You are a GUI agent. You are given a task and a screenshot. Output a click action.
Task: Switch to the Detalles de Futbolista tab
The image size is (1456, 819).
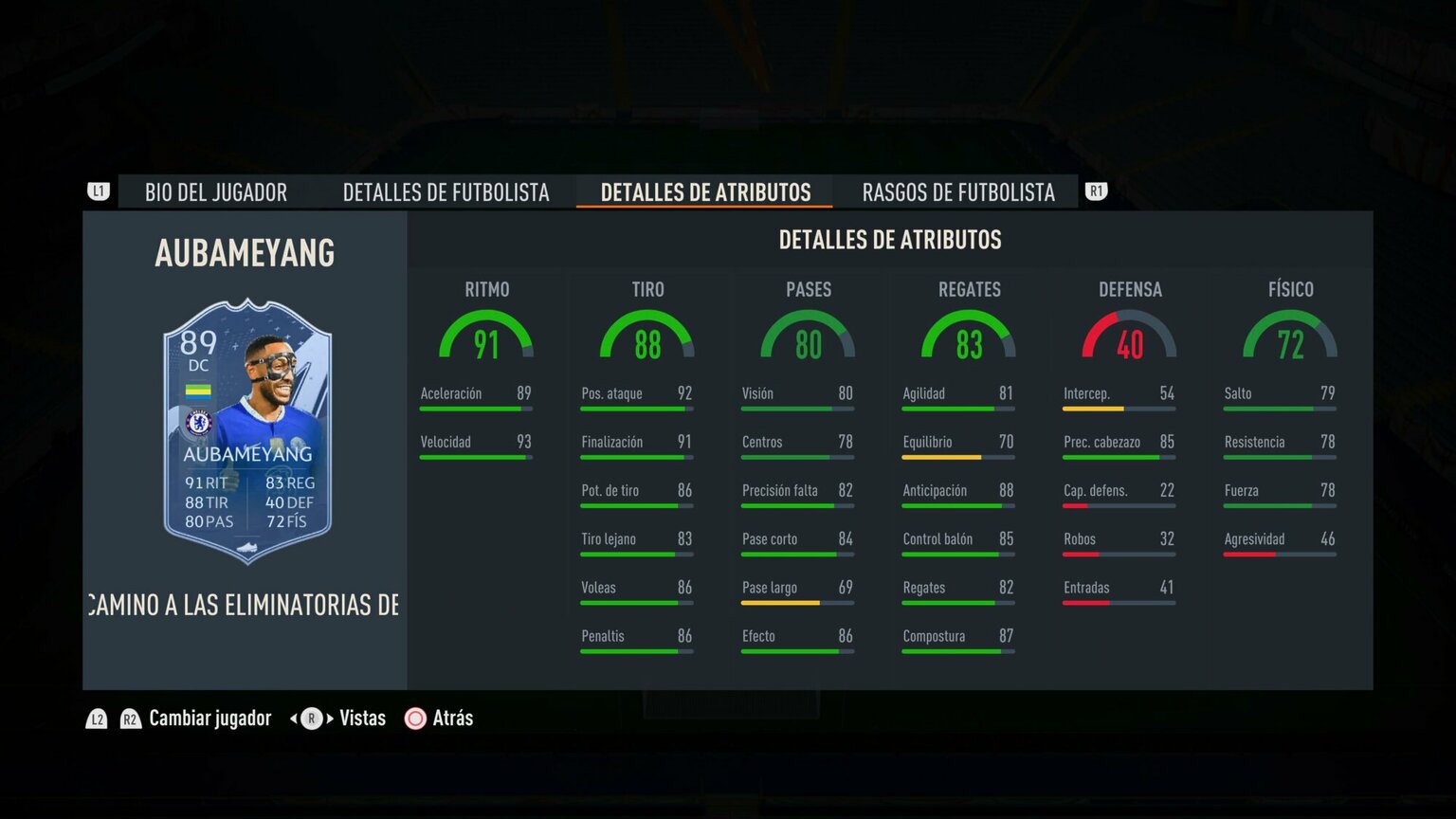446,192
